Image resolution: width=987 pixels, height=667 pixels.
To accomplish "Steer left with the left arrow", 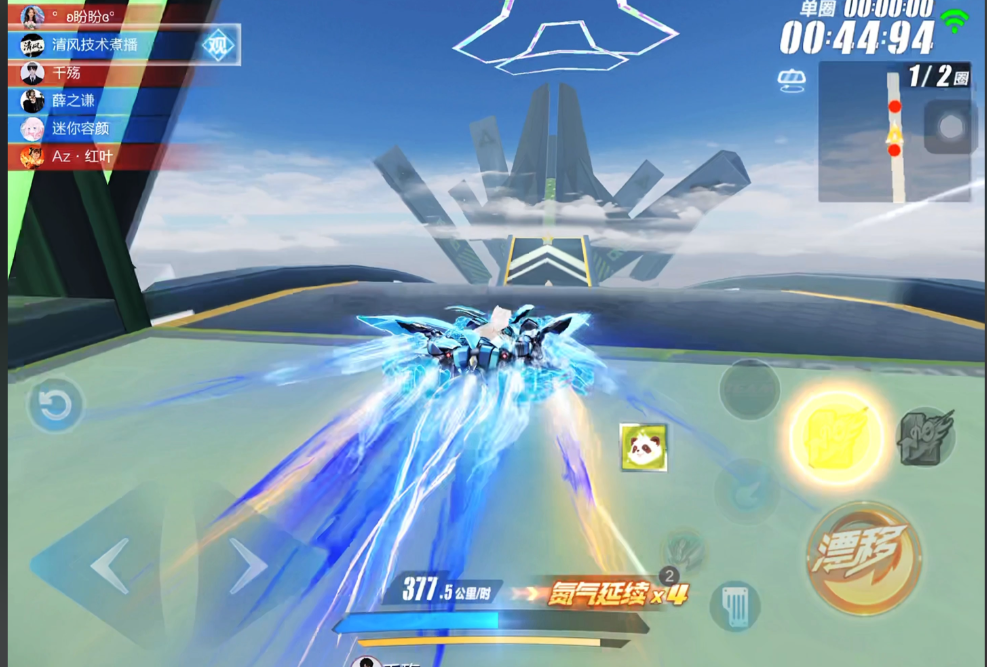I will tap(109, 567).
